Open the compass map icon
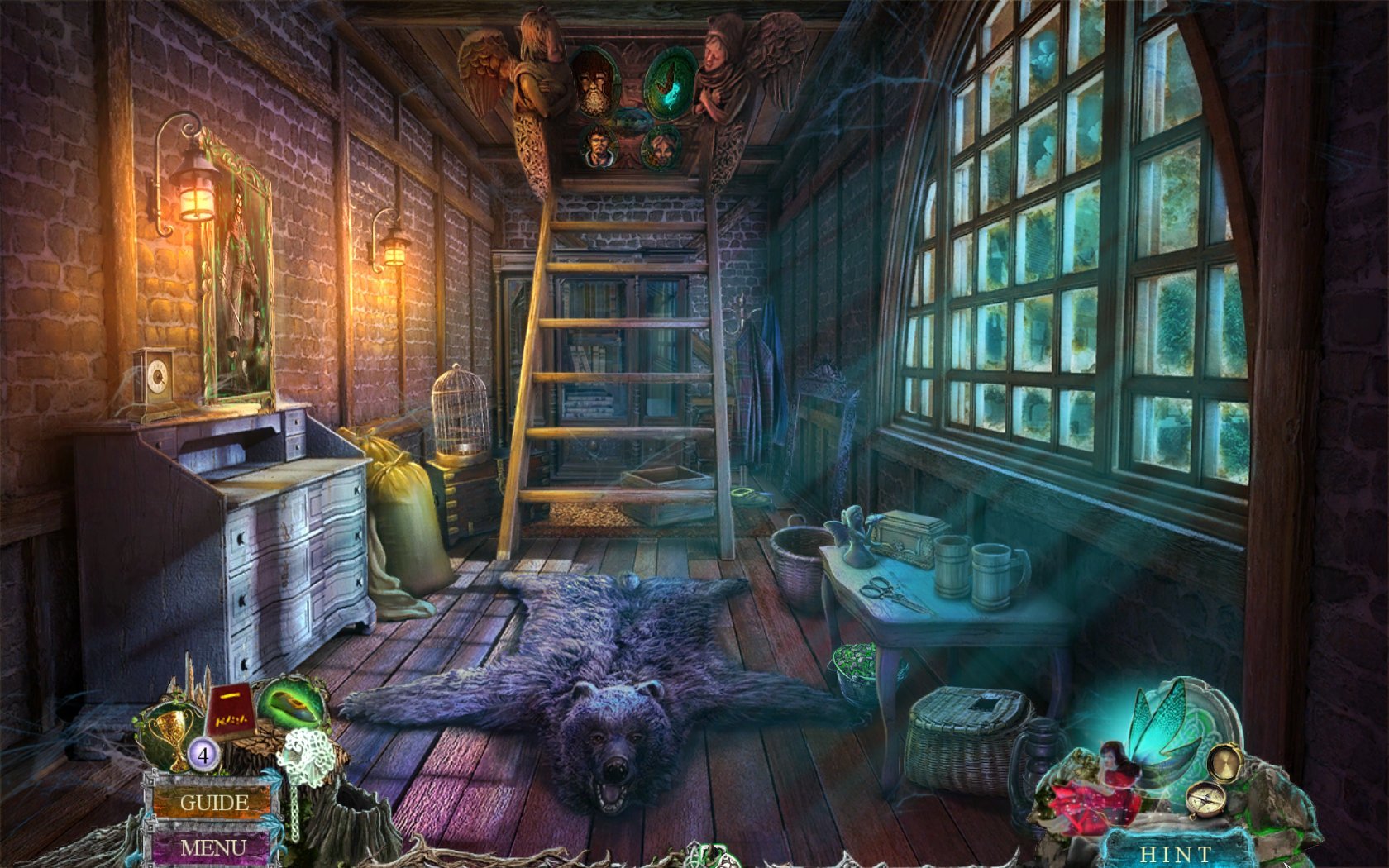Screen dimensions: 1389x868 point(1206,799)
